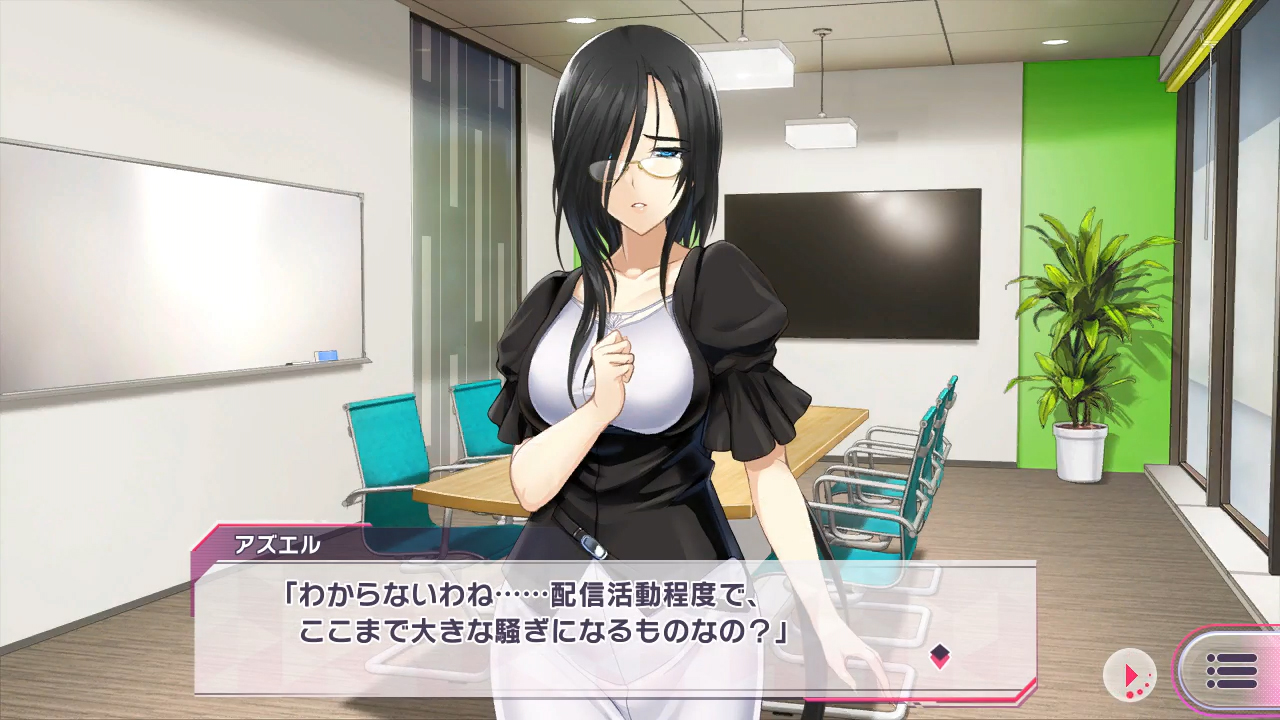This screenshot has height=720, width=1280.
Task: Open the list menu button
Action: [1229, 671]
